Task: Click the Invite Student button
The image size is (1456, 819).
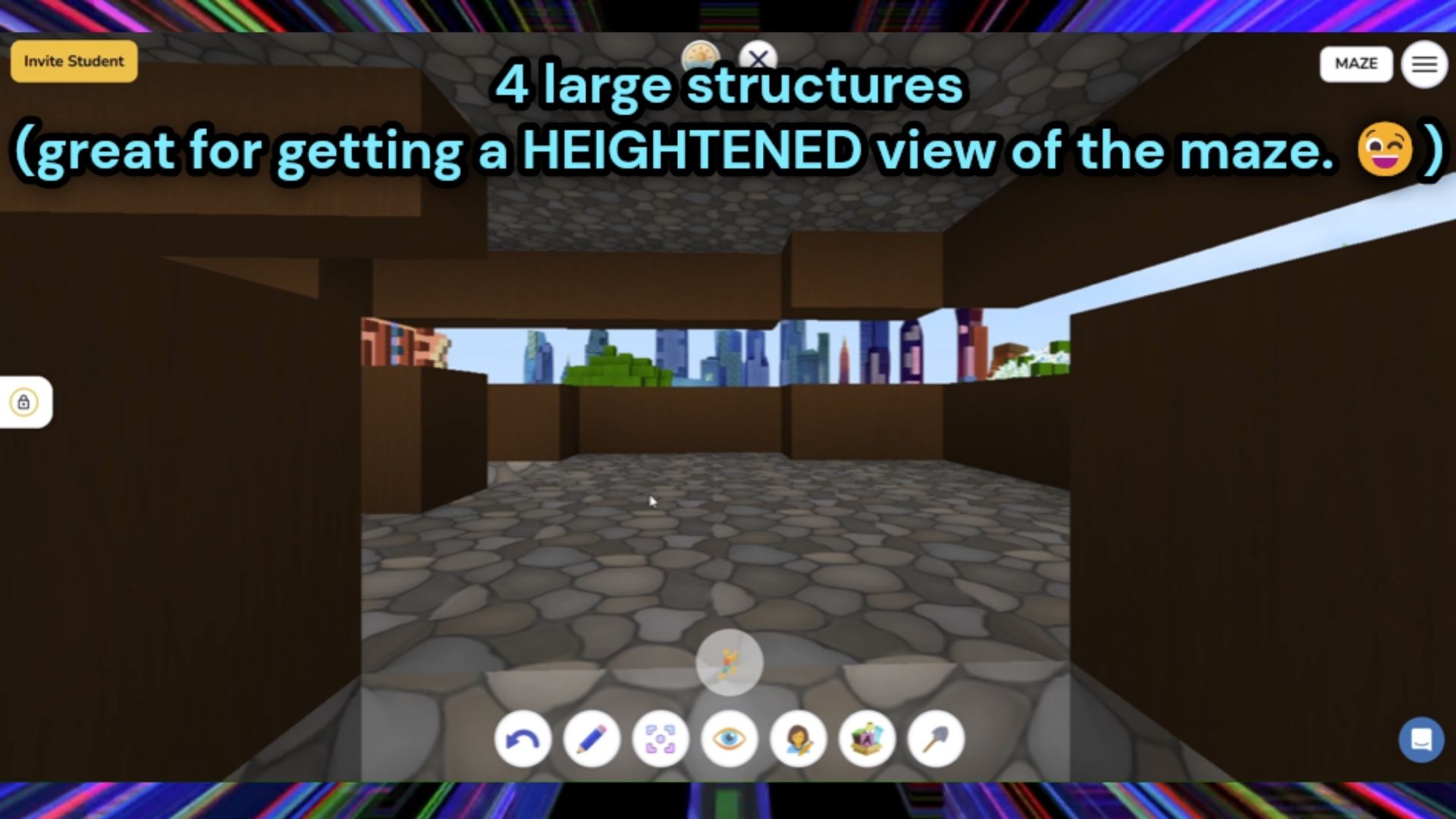Action: tap(73, 61)
